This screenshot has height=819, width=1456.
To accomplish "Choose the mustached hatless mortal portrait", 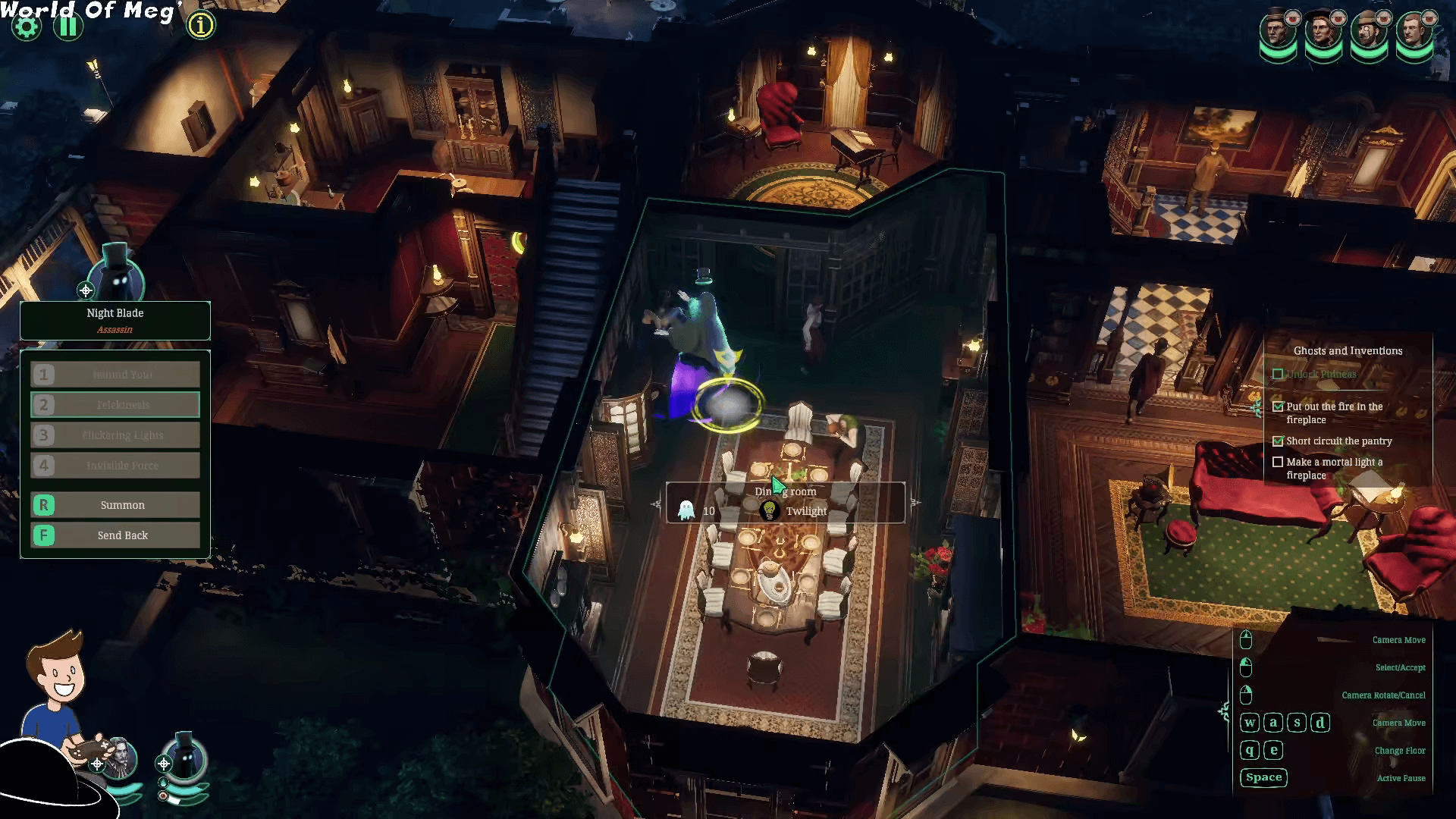I will click(1414, 33).
